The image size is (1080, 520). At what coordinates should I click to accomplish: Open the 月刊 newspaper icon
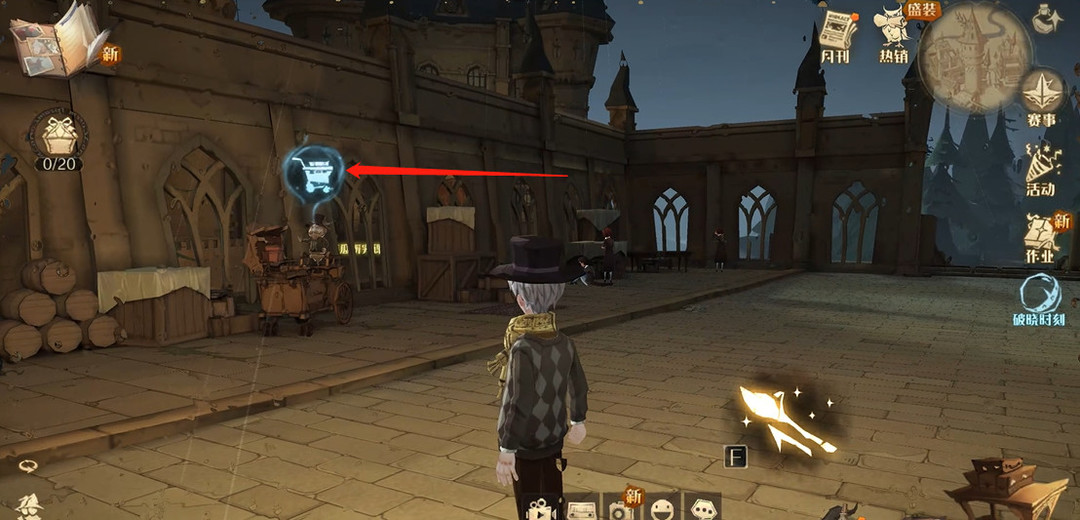tap(838, 37)
